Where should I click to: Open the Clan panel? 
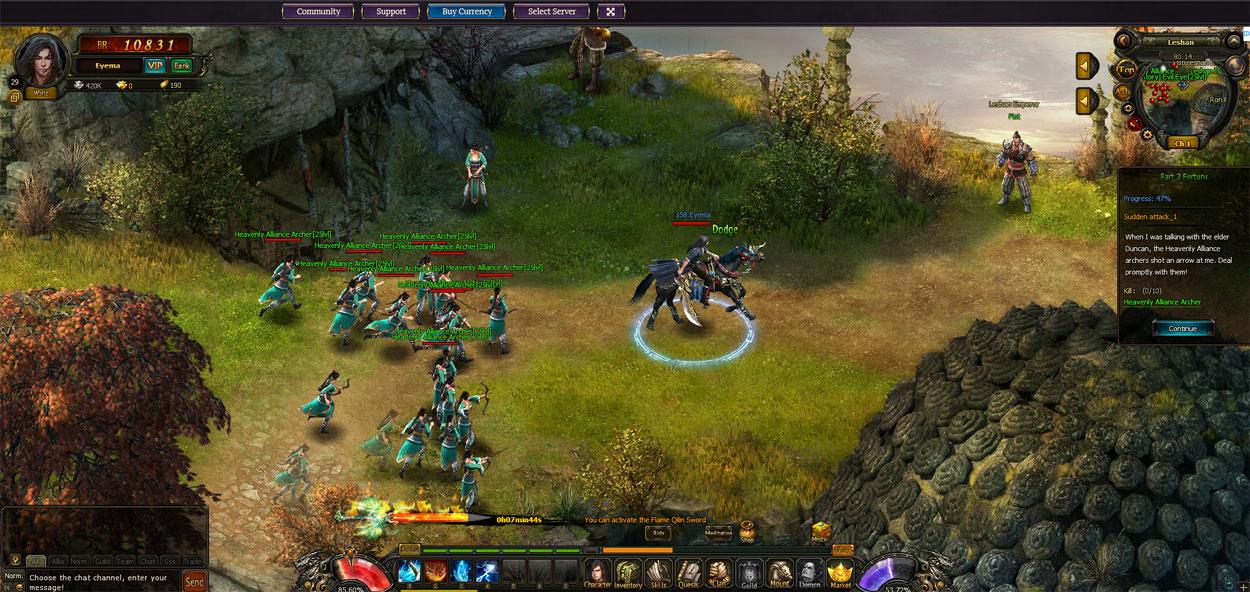pyautogui.click(x=718, y=572)
